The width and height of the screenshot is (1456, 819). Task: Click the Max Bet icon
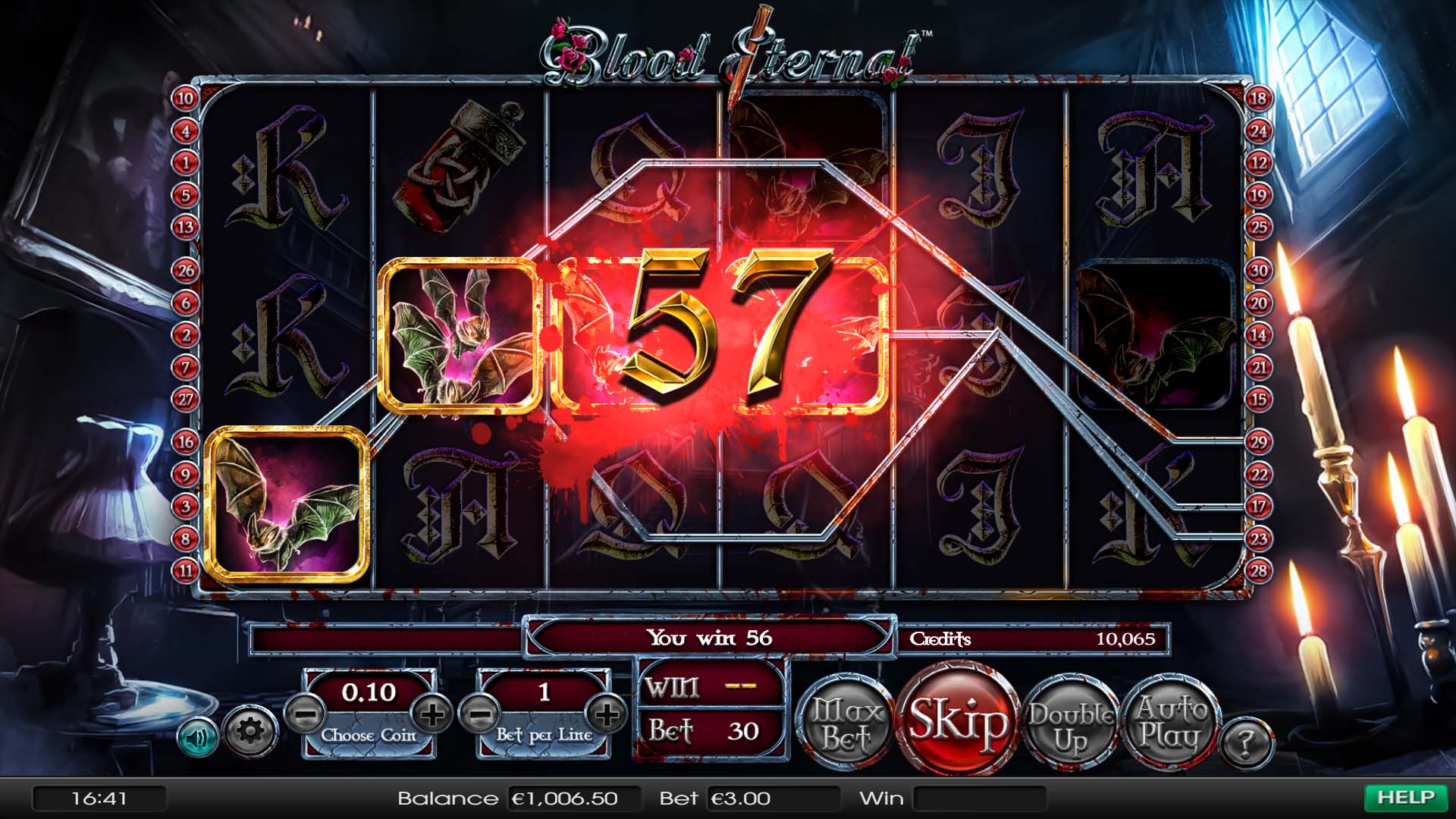[x=844, y=720]
